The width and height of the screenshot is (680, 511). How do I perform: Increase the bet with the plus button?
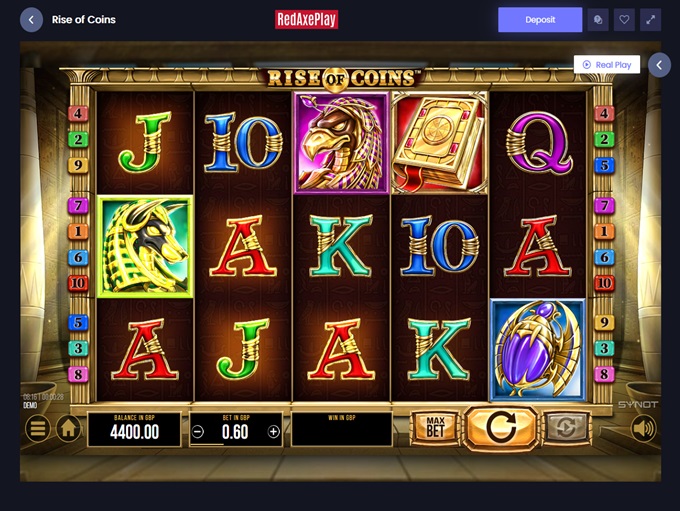(x=273, y=432)
